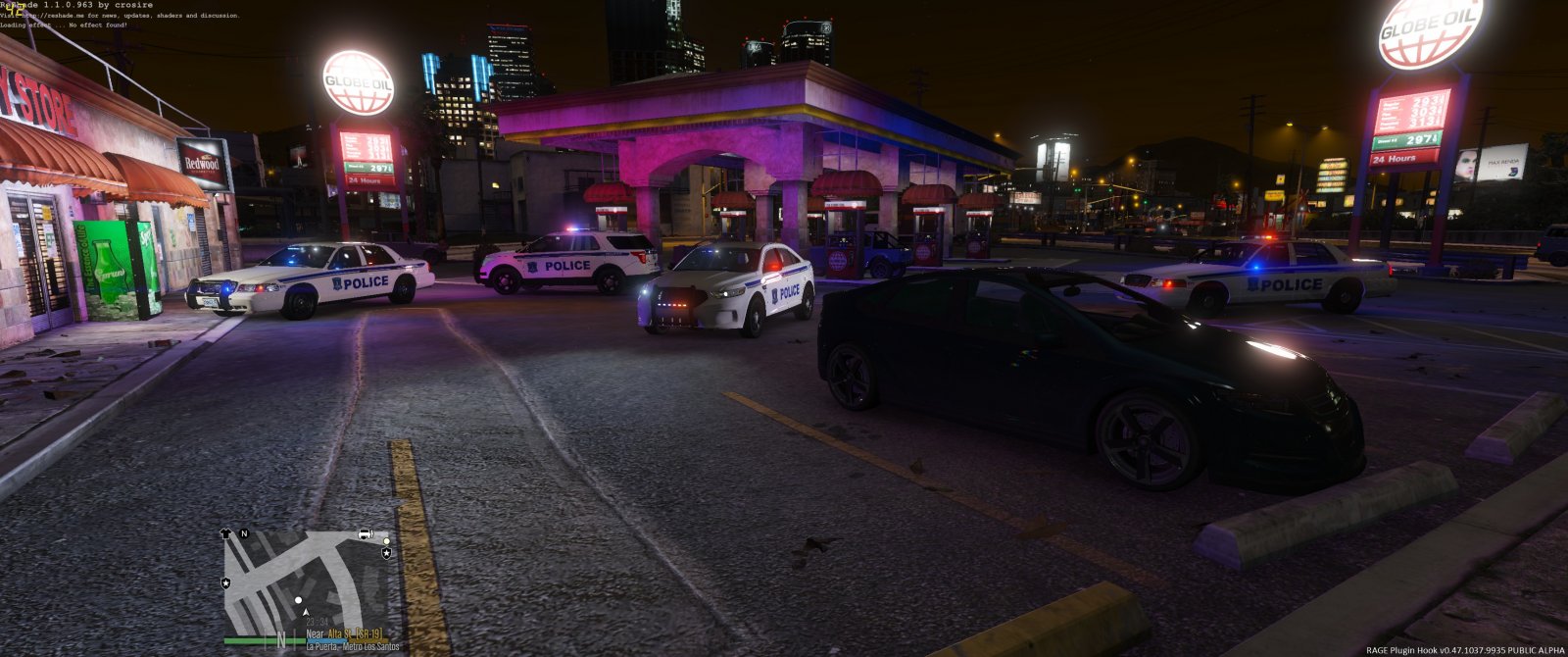Click the pale yellow dot blip

click(x=386, y=541)
